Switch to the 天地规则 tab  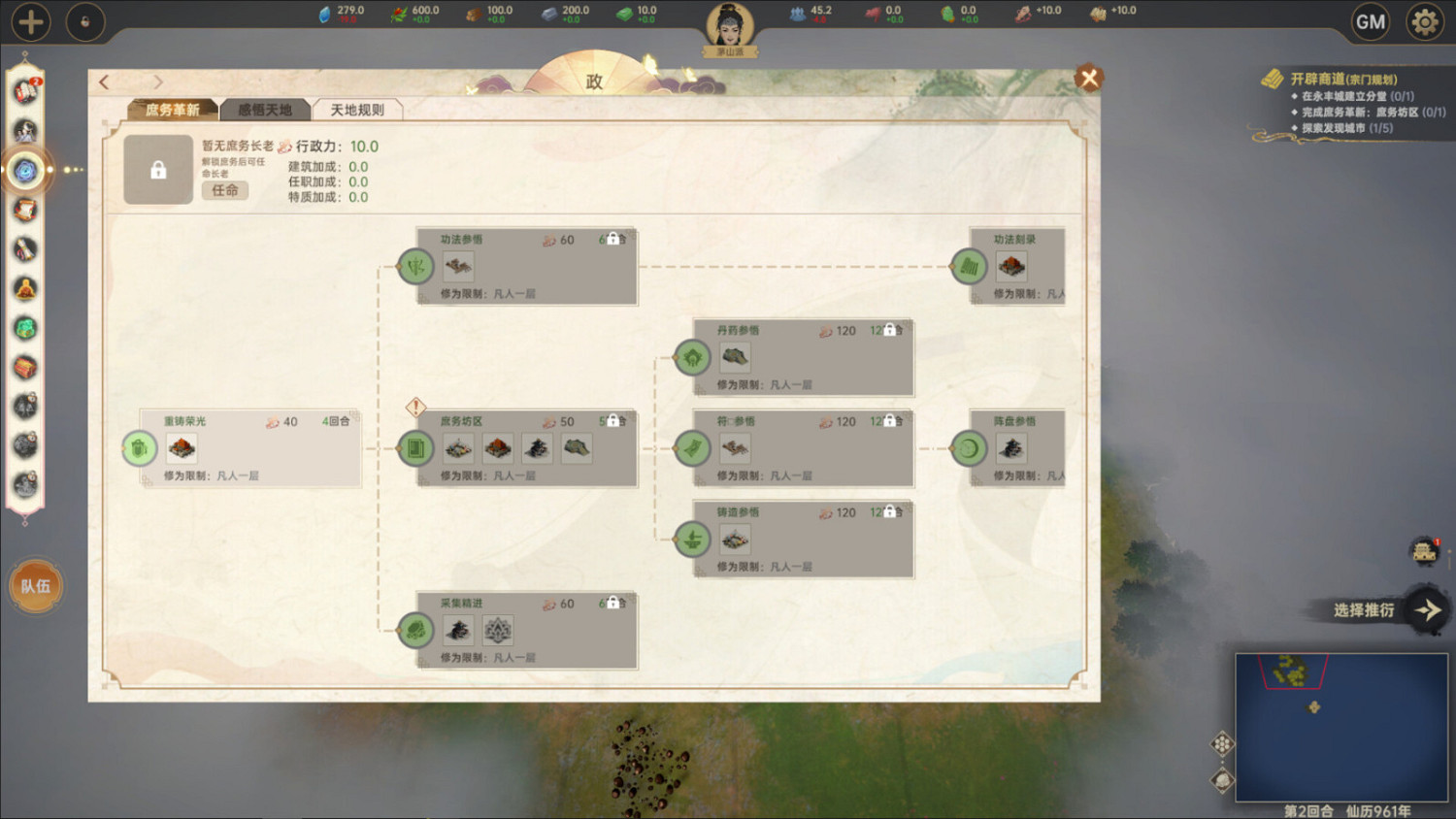click(356, 109)
